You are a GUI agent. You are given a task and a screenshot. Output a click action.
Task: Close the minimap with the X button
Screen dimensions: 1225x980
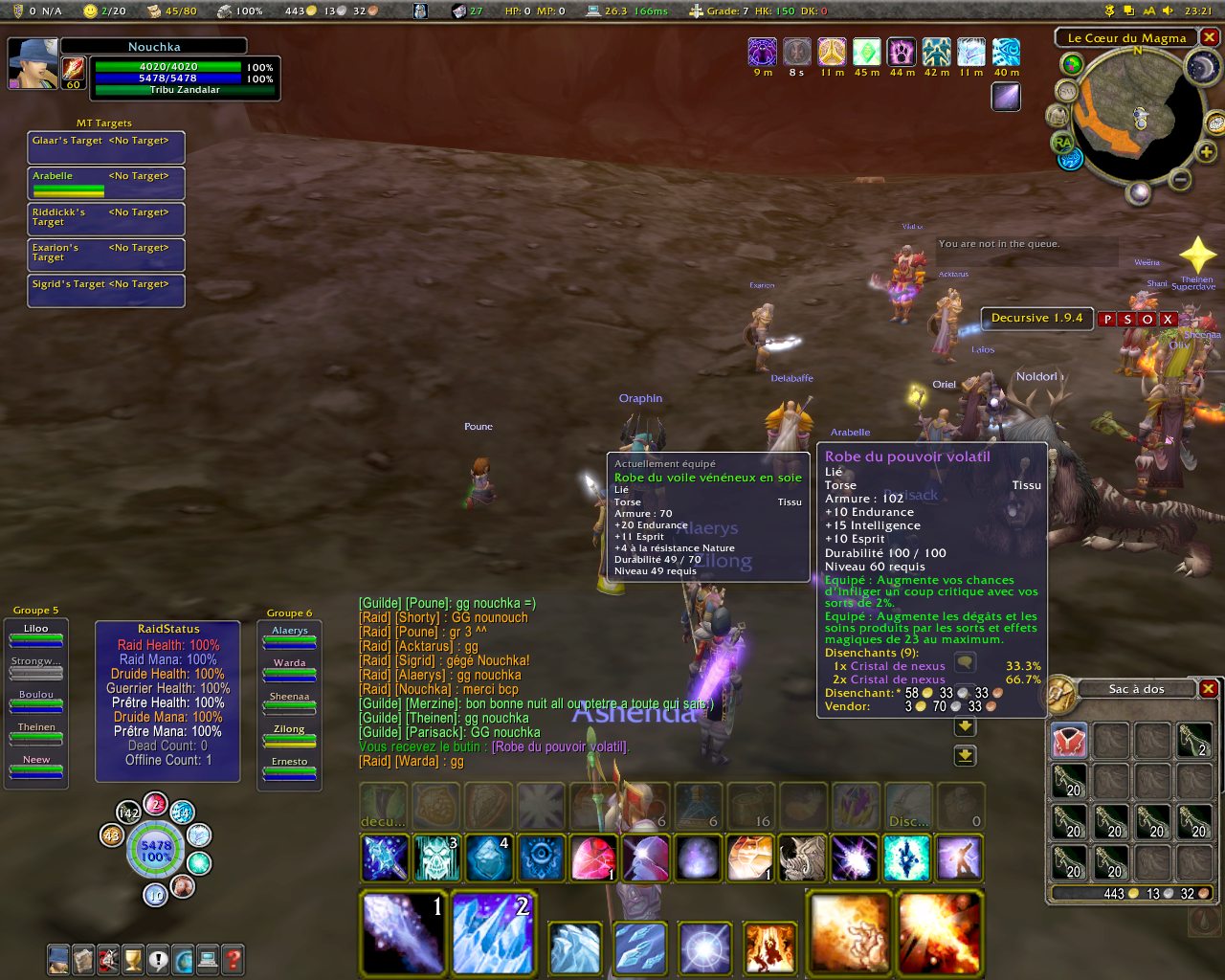(x=1210, y=37)
